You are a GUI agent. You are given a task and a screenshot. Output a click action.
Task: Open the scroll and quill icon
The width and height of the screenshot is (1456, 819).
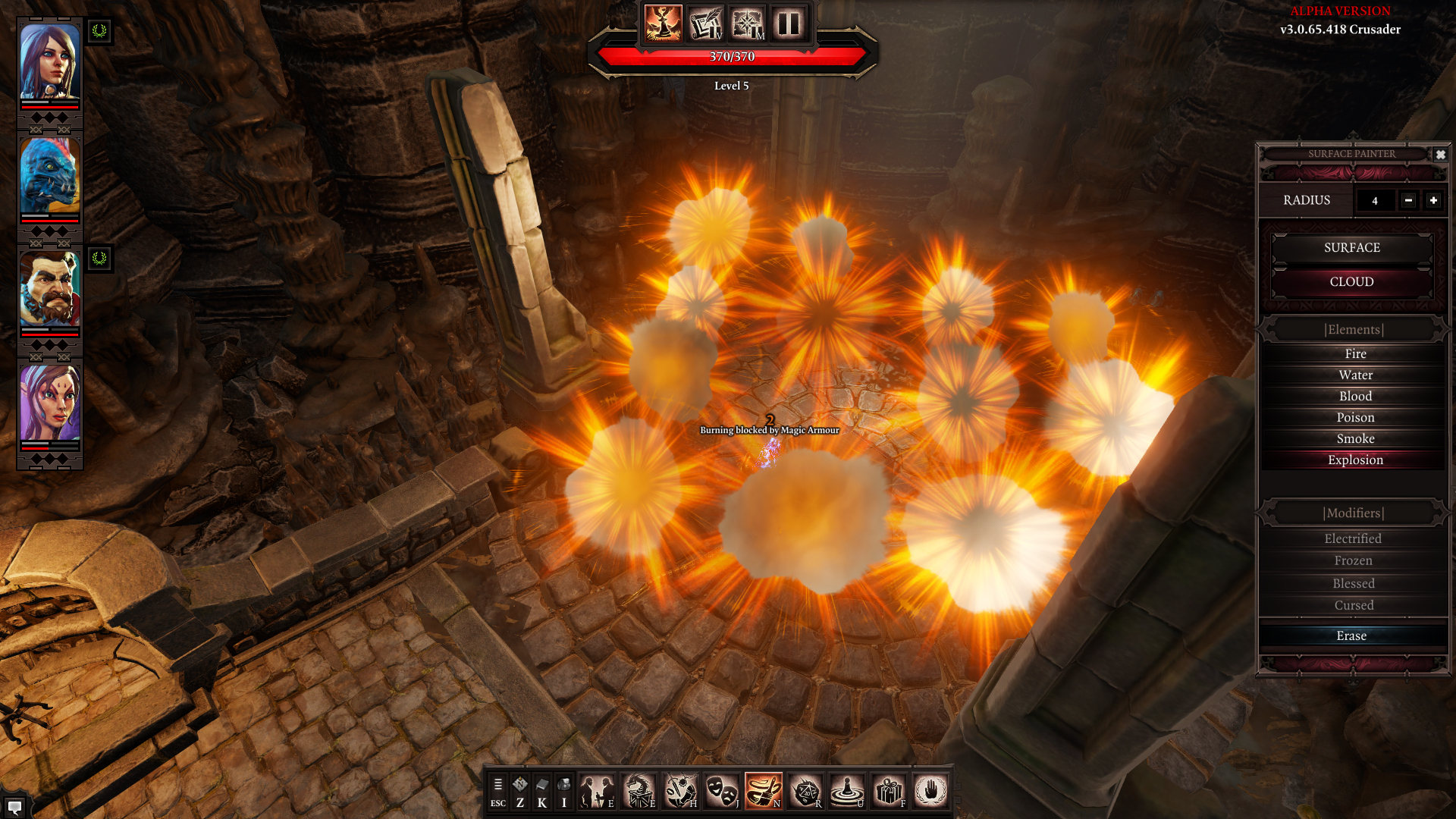(705, 24)
